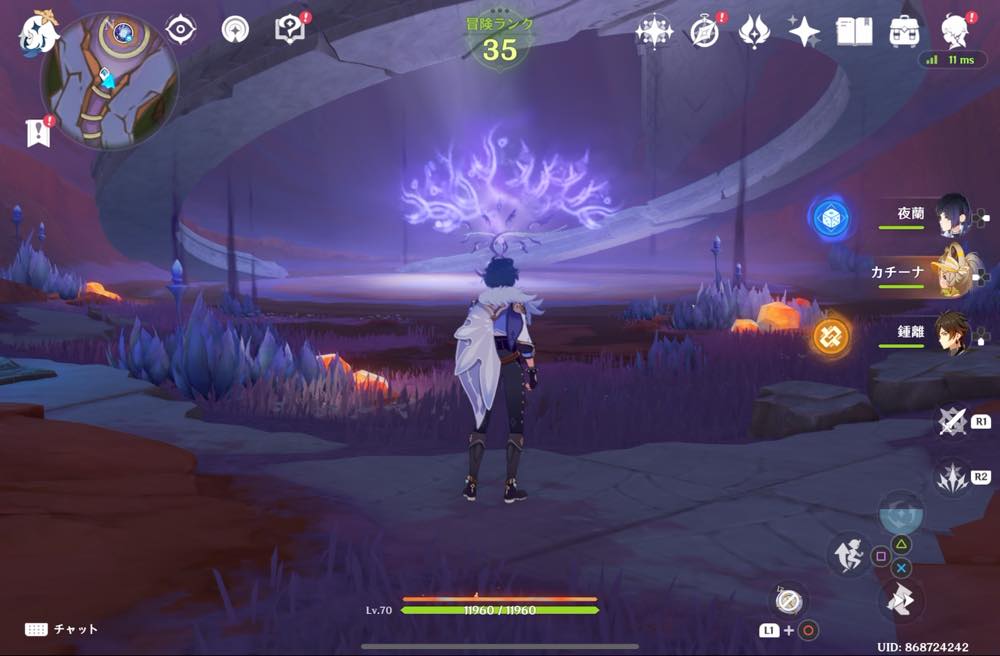This screenshot has height=656, width=1000.
Task: Use the sword normal attack button
Action: [951, 422]
